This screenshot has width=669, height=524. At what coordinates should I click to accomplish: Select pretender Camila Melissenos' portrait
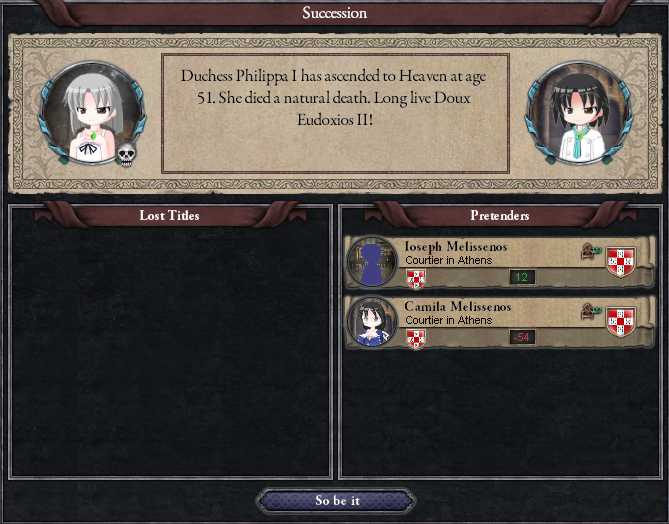tap(372, 322)
